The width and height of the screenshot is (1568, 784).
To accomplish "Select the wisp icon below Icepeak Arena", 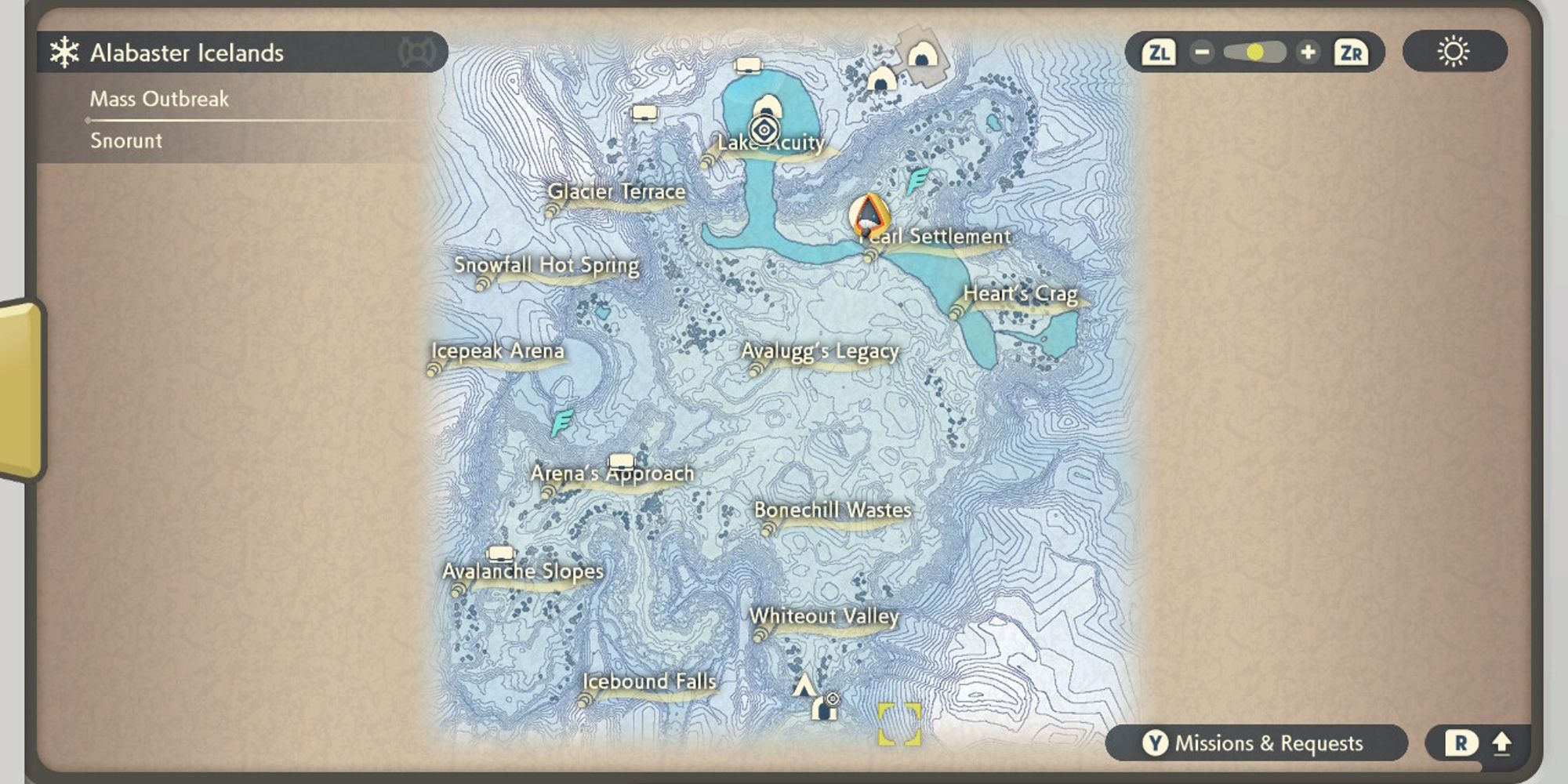I will point(561,422).
